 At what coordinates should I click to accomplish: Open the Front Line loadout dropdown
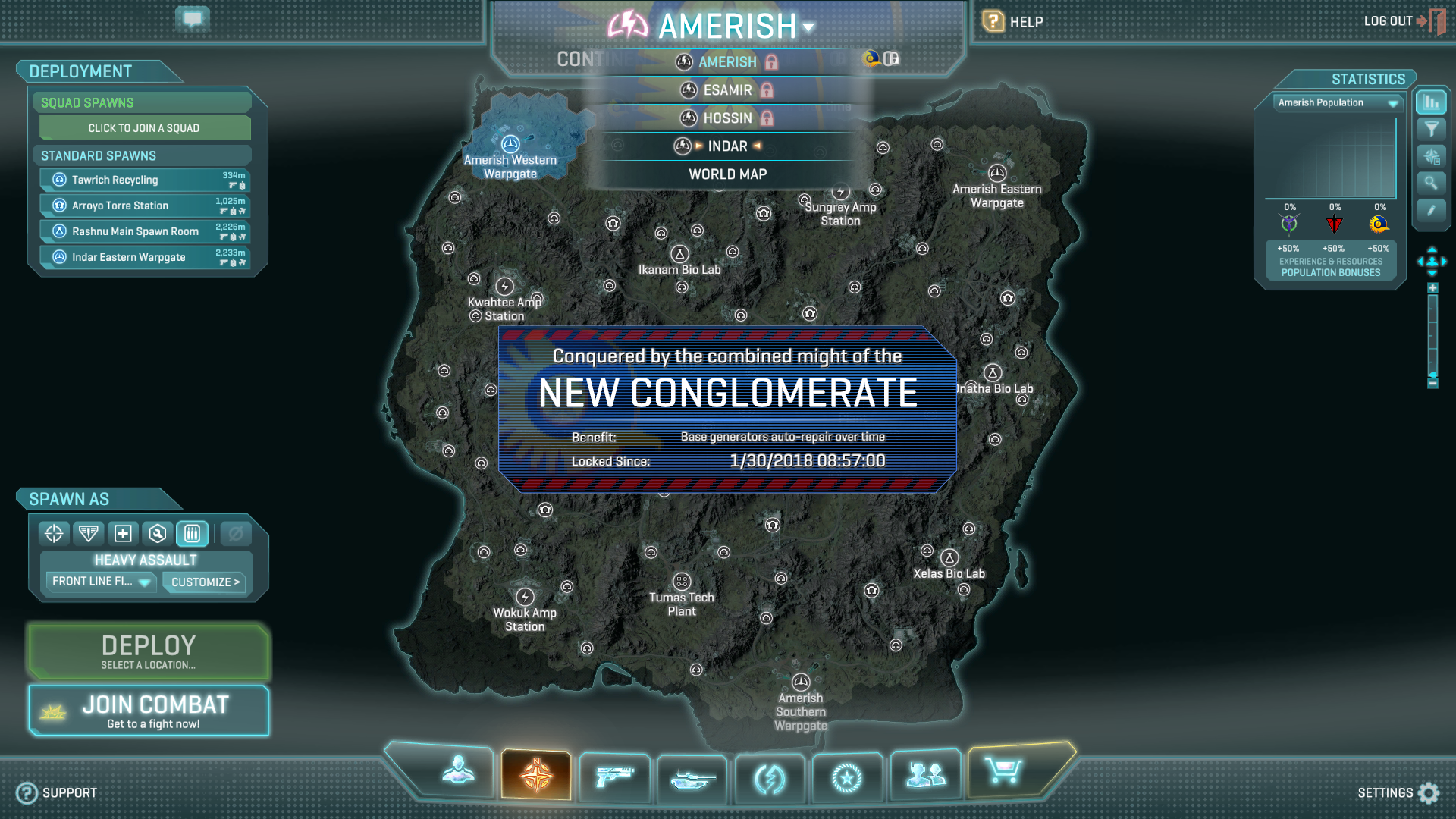101,582
